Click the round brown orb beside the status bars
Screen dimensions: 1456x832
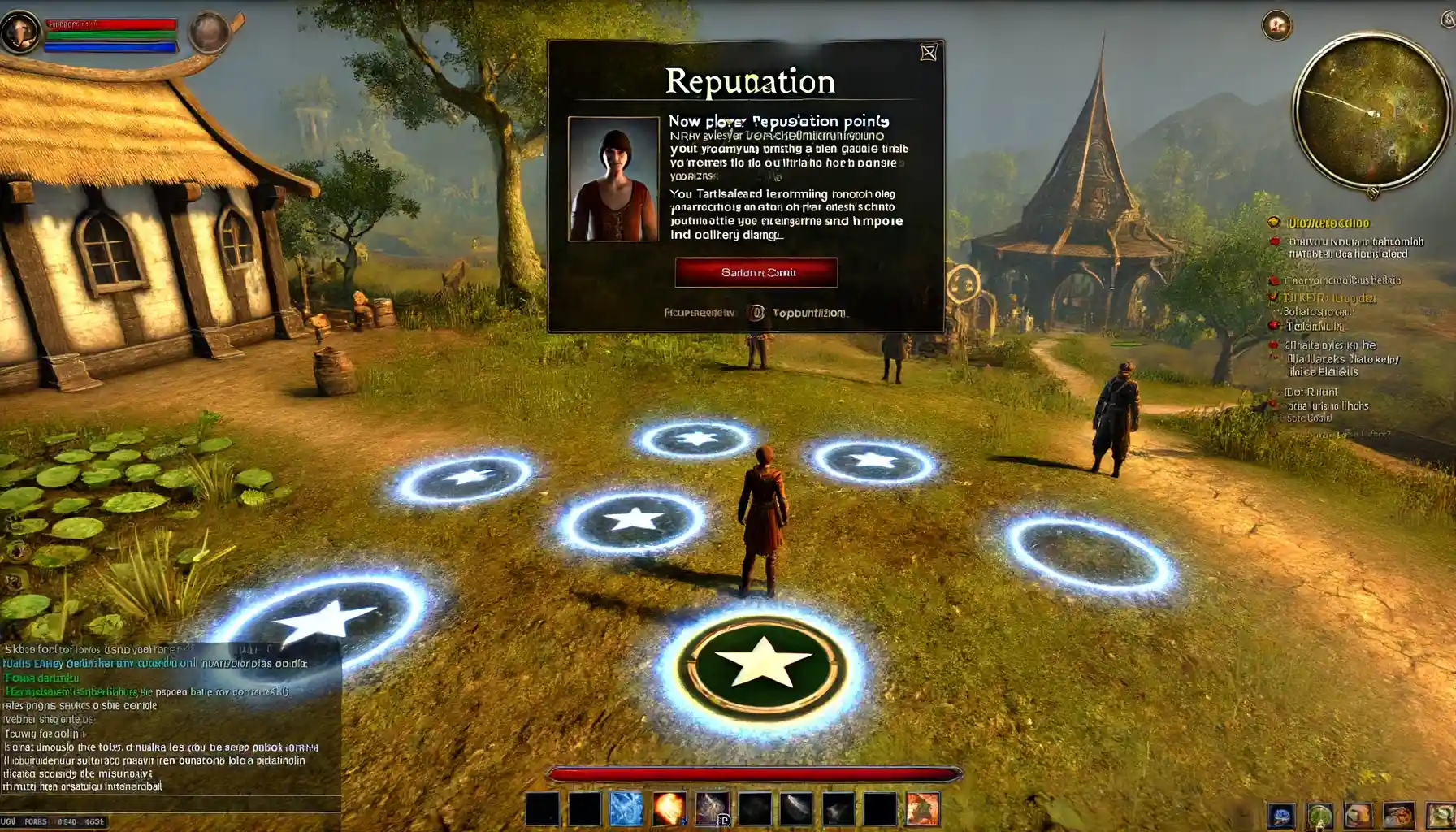click(209, 32)
